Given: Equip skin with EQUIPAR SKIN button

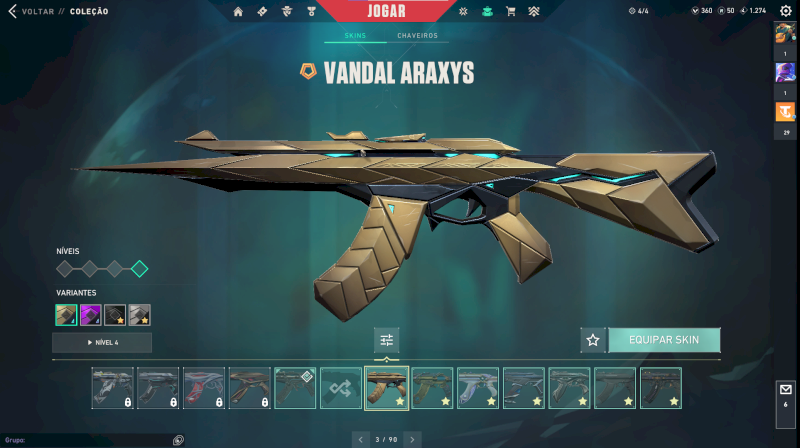Looking at the screenshot, I should pos(663,340).
